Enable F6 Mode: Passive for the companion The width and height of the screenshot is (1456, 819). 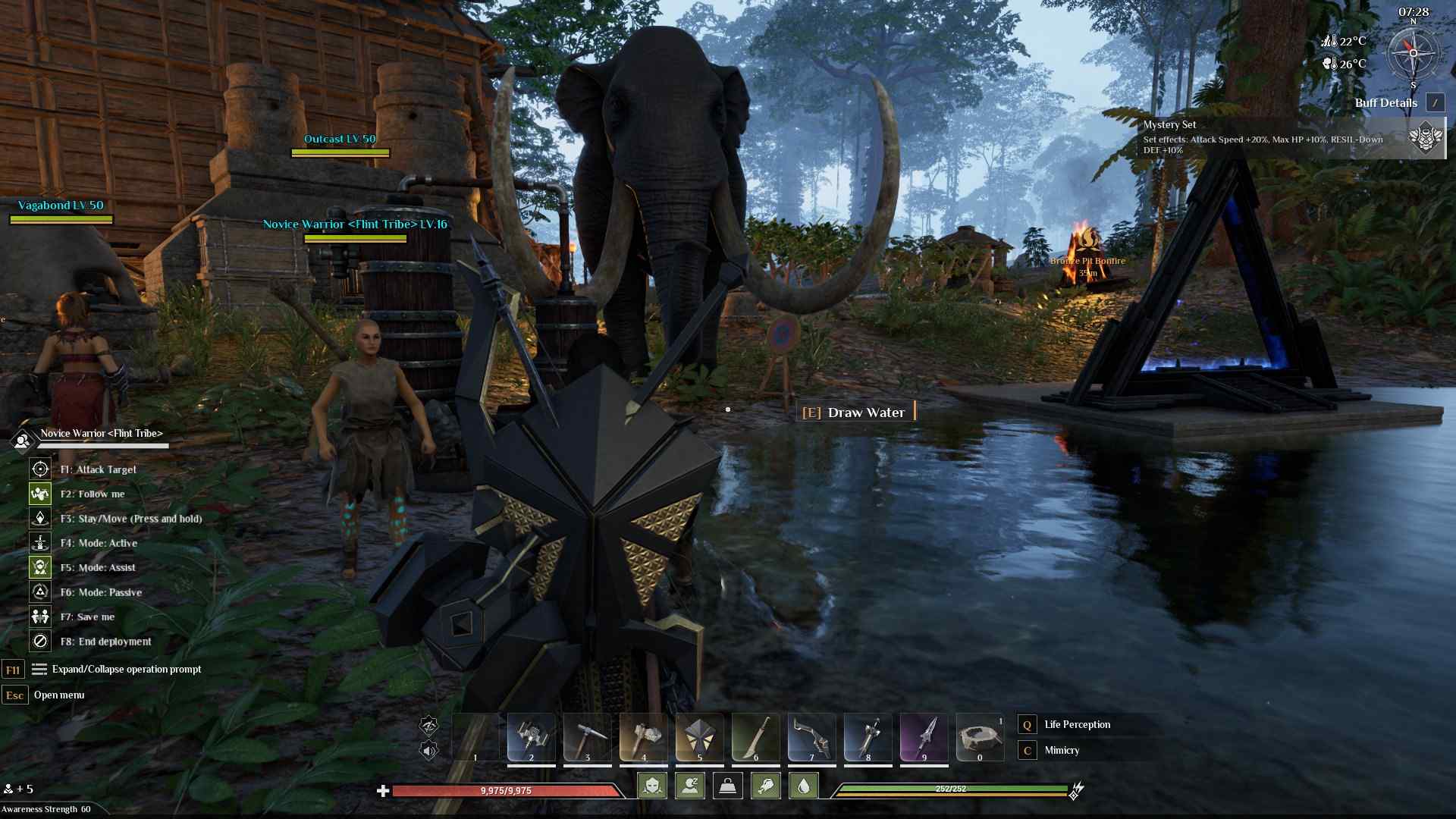click(x=102, y=592)
